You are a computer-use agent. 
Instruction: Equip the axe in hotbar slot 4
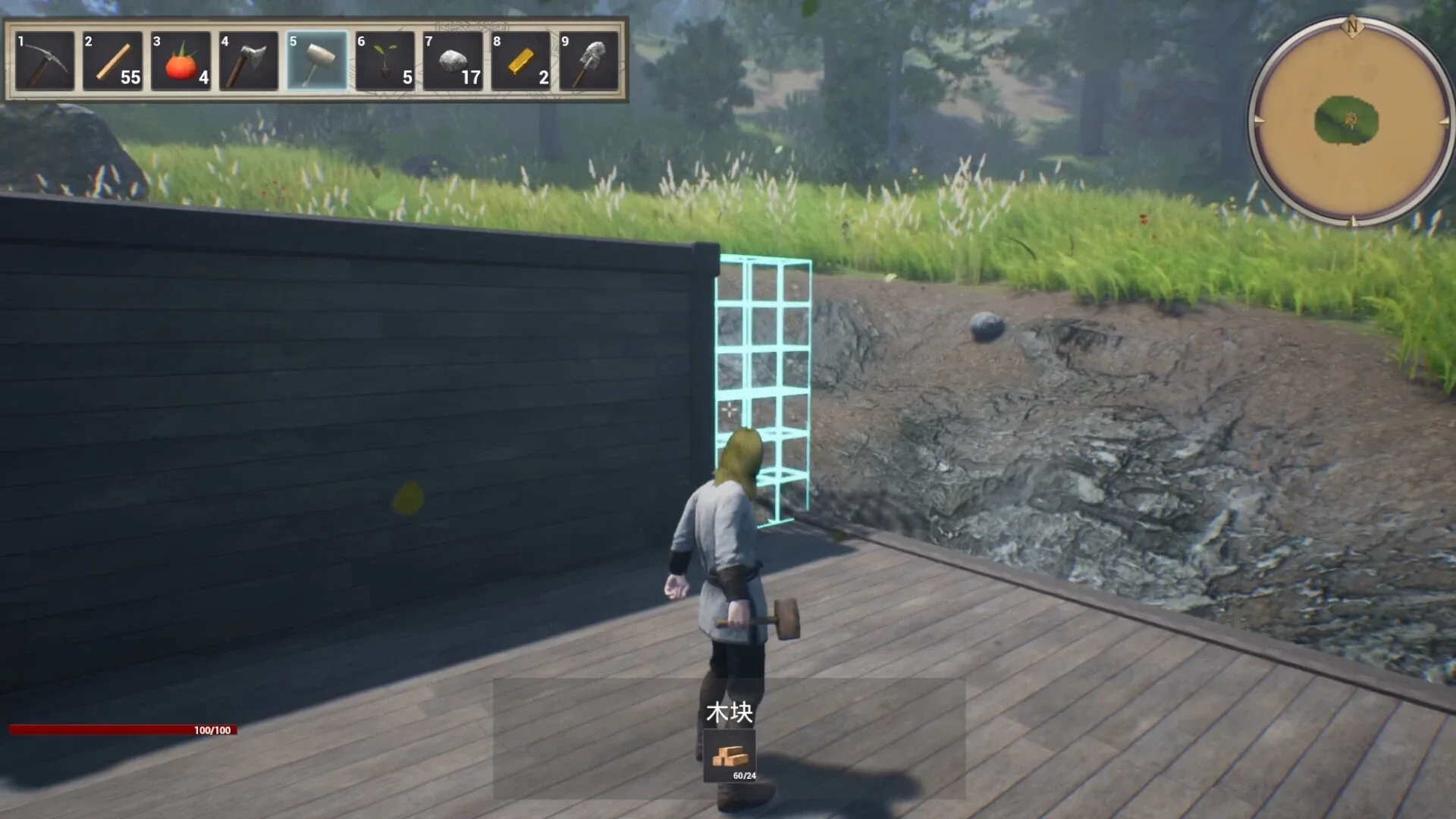248,61
